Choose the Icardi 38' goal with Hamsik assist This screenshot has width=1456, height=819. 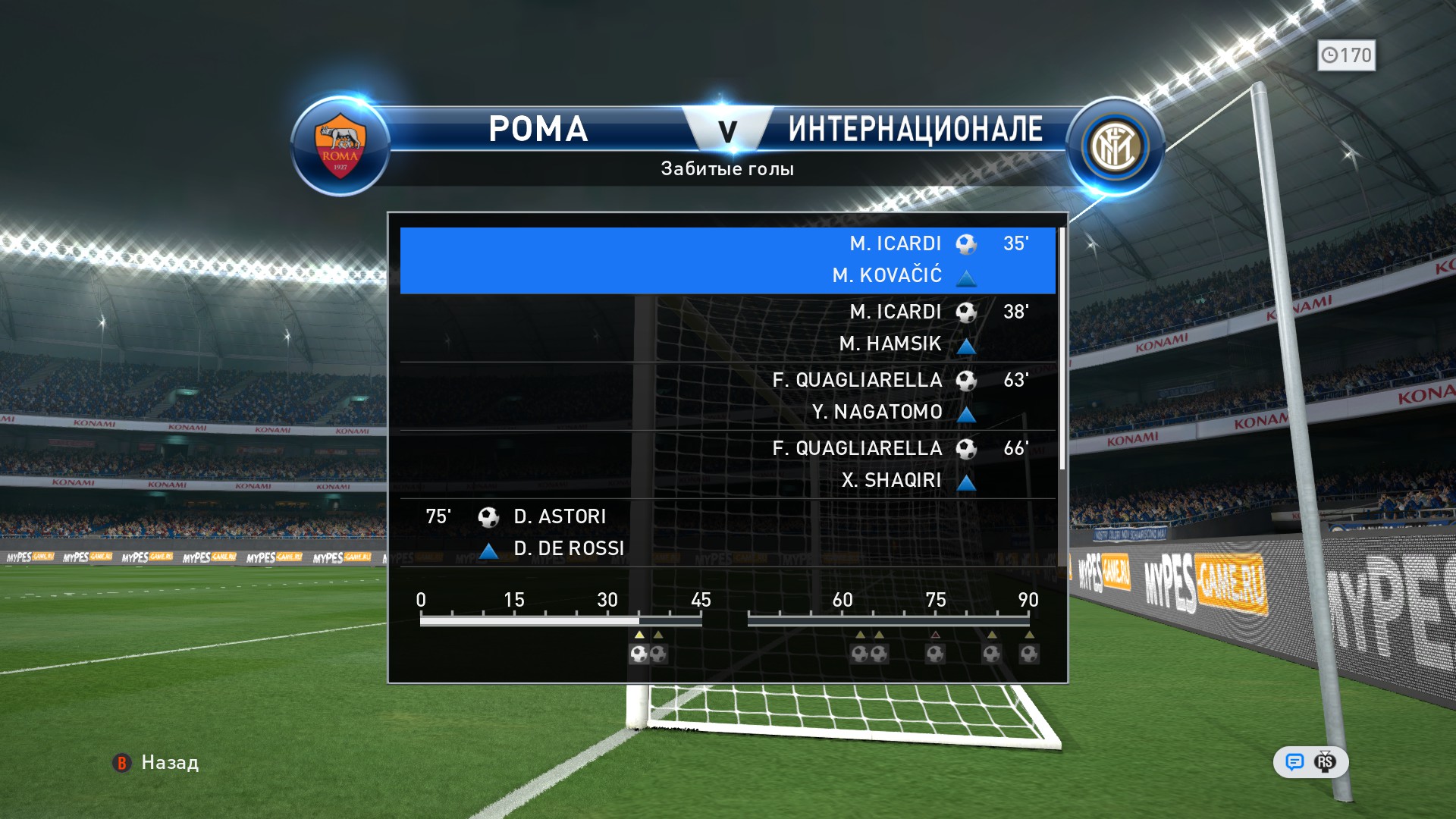pyautogui.click(x=727, y=328)
